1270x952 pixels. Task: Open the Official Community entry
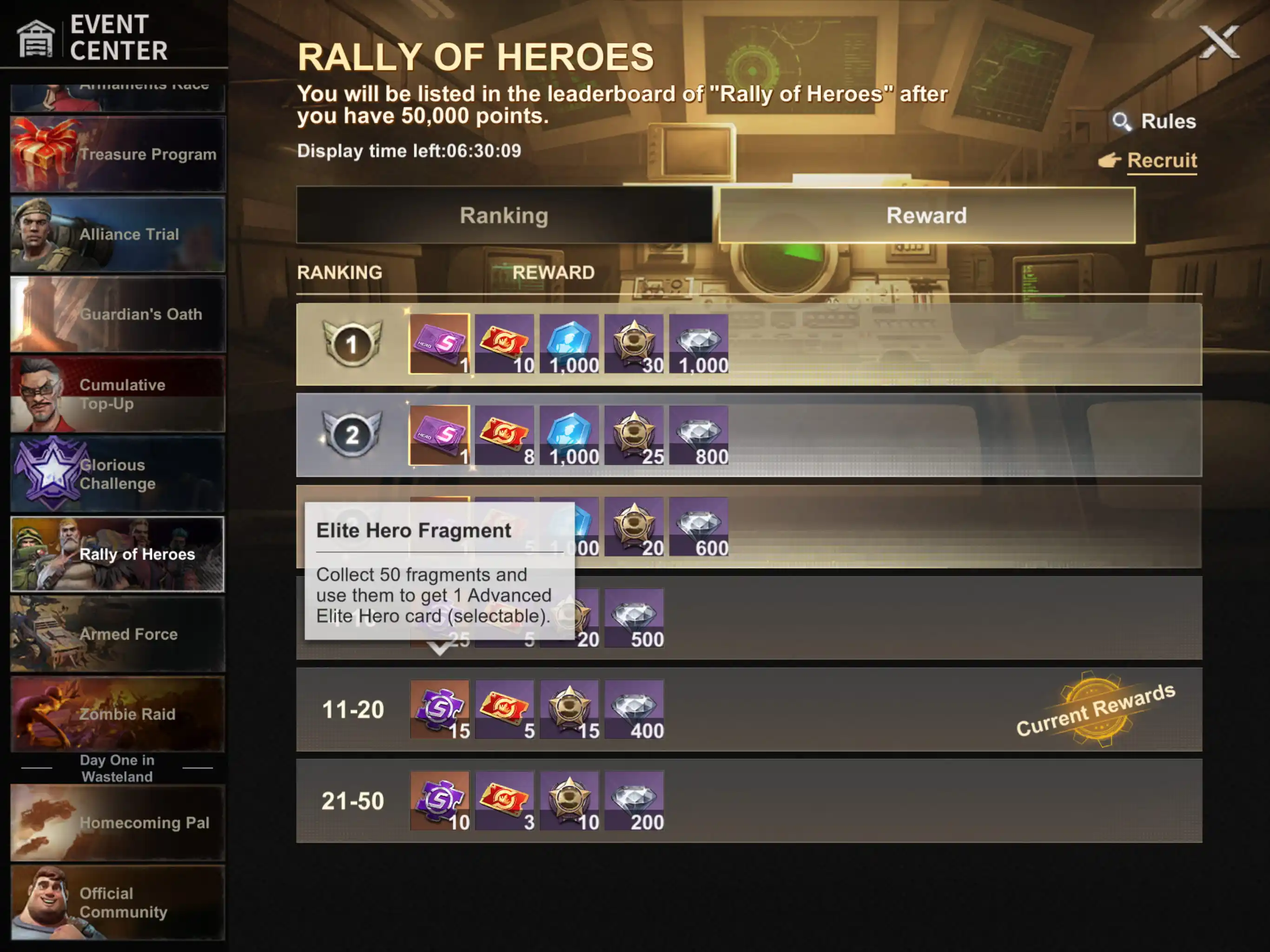click(x=118, y=901)
